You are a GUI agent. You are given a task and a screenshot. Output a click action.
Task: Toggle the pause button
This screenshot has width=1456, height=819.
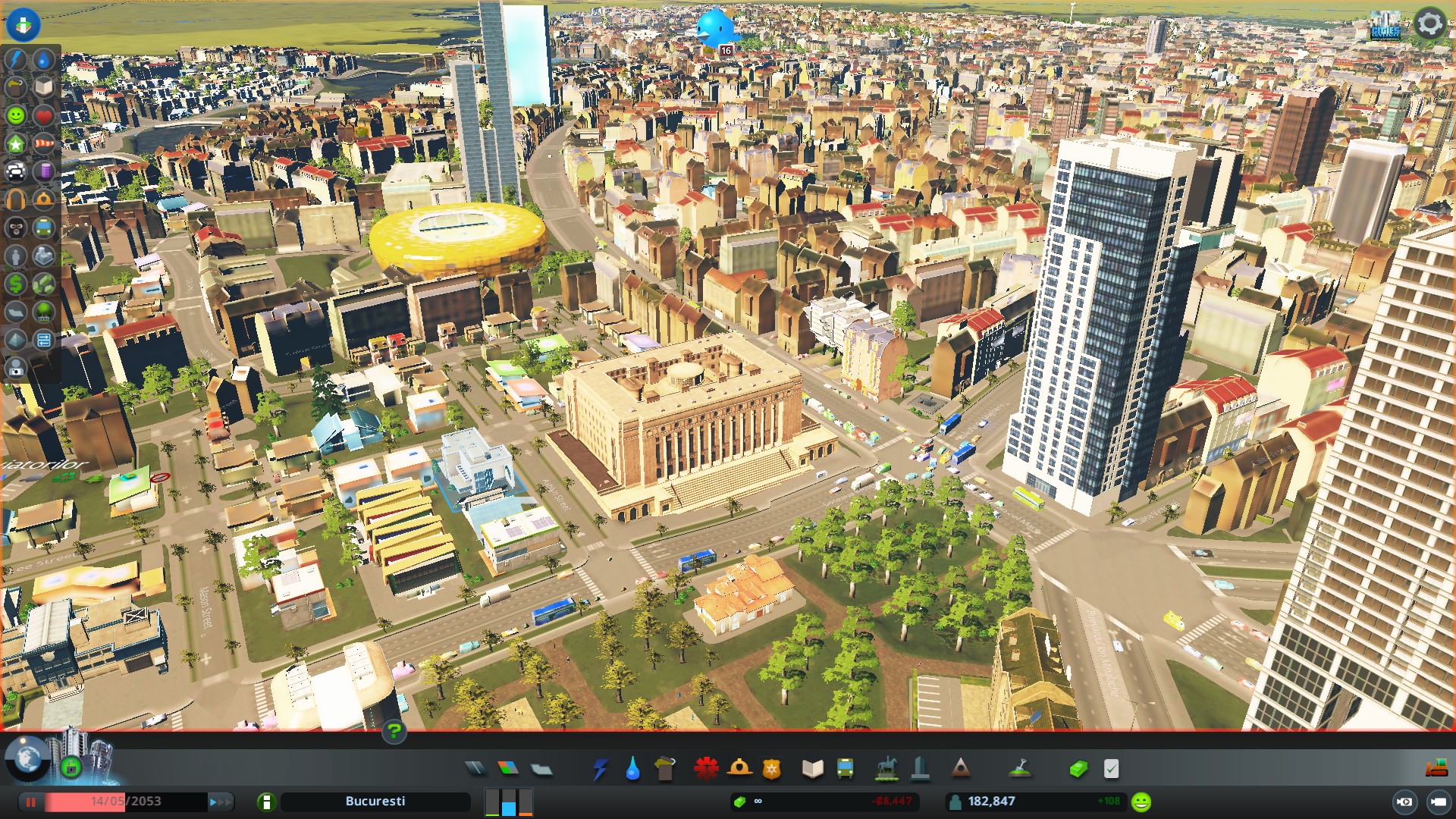pos(31,802)
